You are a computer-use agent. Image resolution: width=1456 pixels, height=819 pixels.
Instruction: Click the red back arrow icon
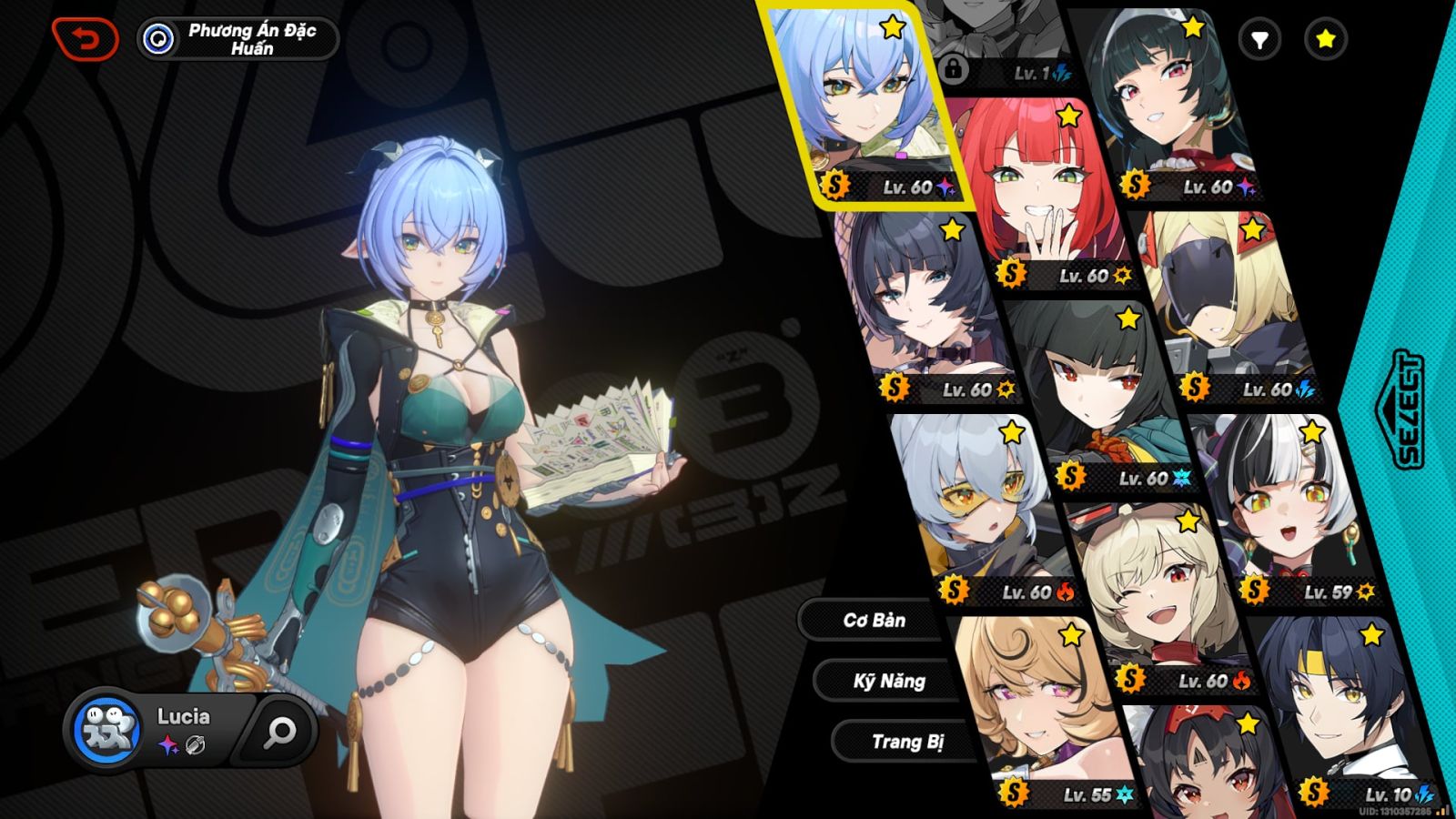coord(86,38)
